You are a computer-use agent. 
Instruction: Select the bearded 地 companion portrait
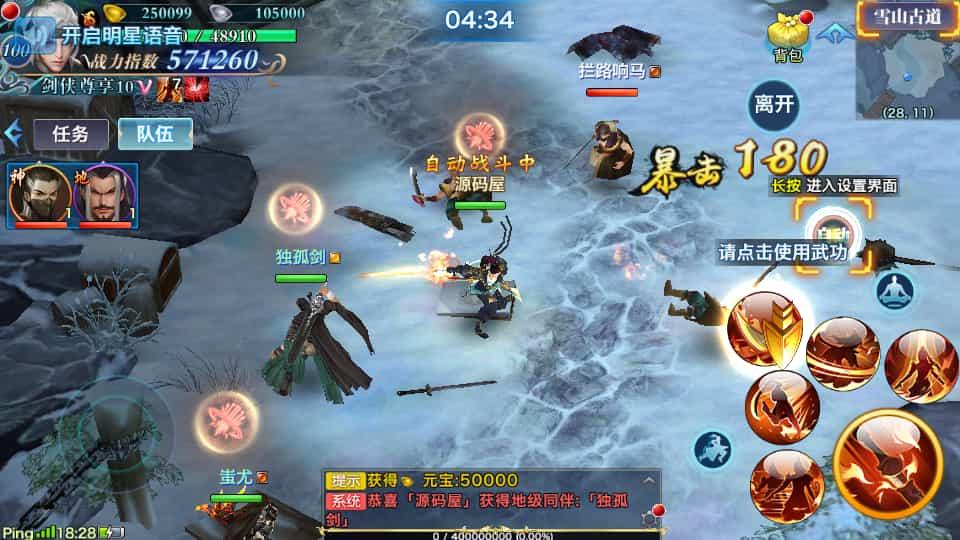[104, 196]
